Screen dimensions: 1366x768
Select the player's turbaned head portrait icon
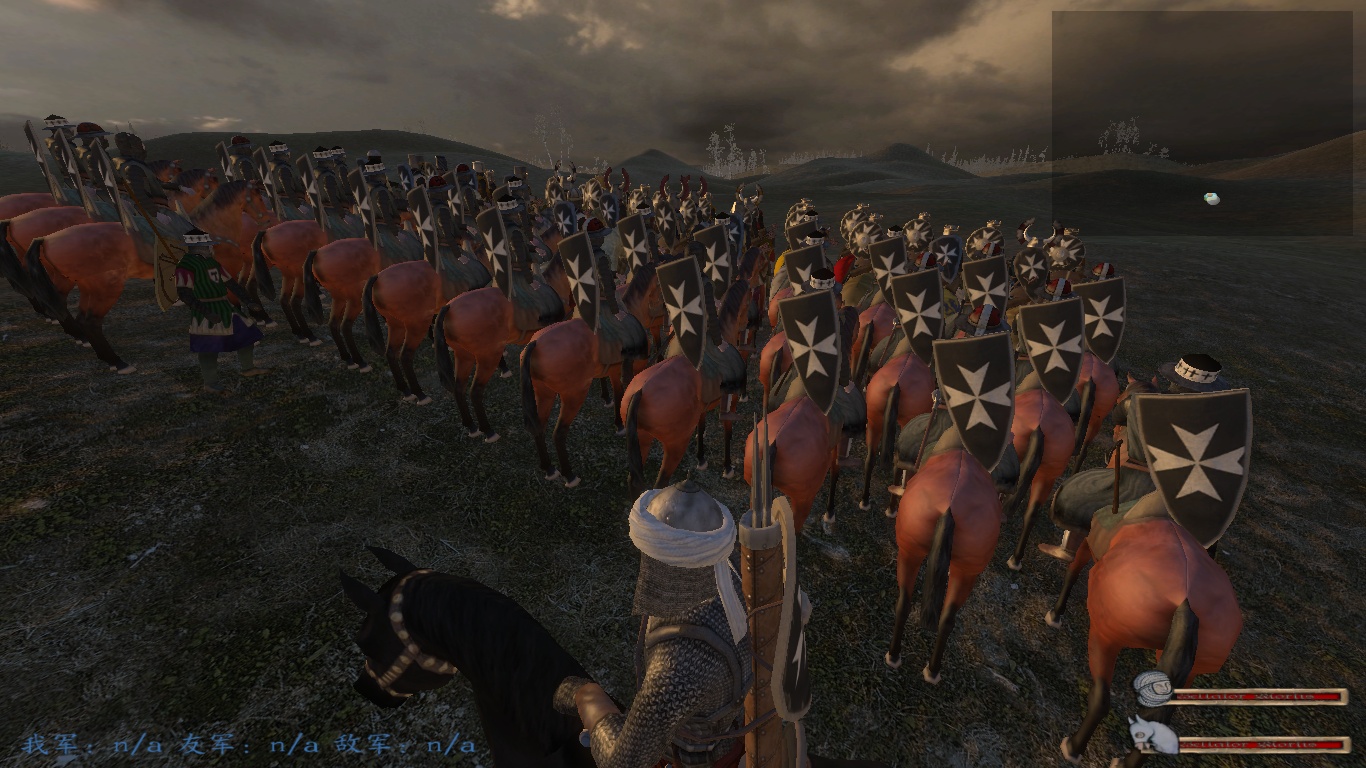point(1153,690)
